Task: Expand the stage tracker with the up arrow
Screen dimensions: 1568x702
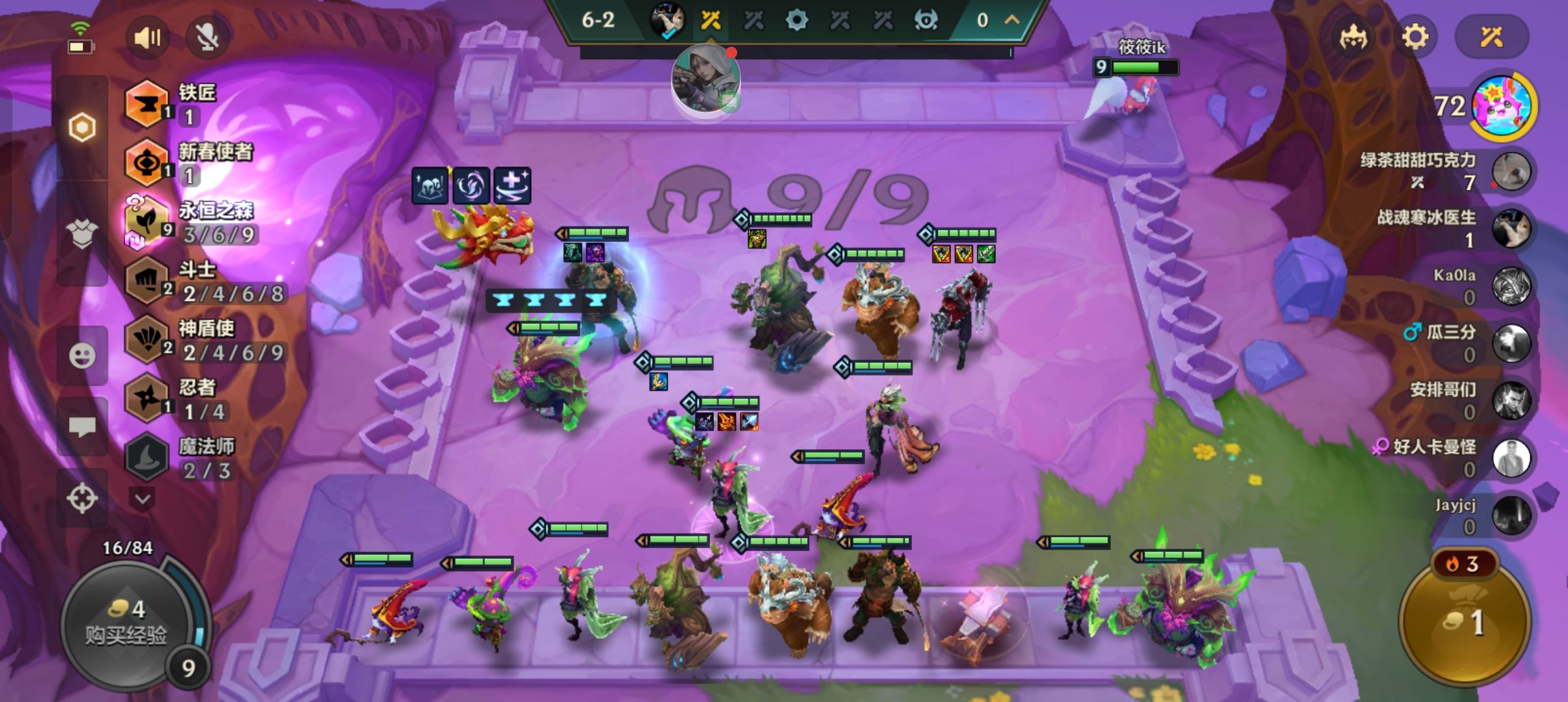Action: pyautogui.click(x=1012, y=20)
